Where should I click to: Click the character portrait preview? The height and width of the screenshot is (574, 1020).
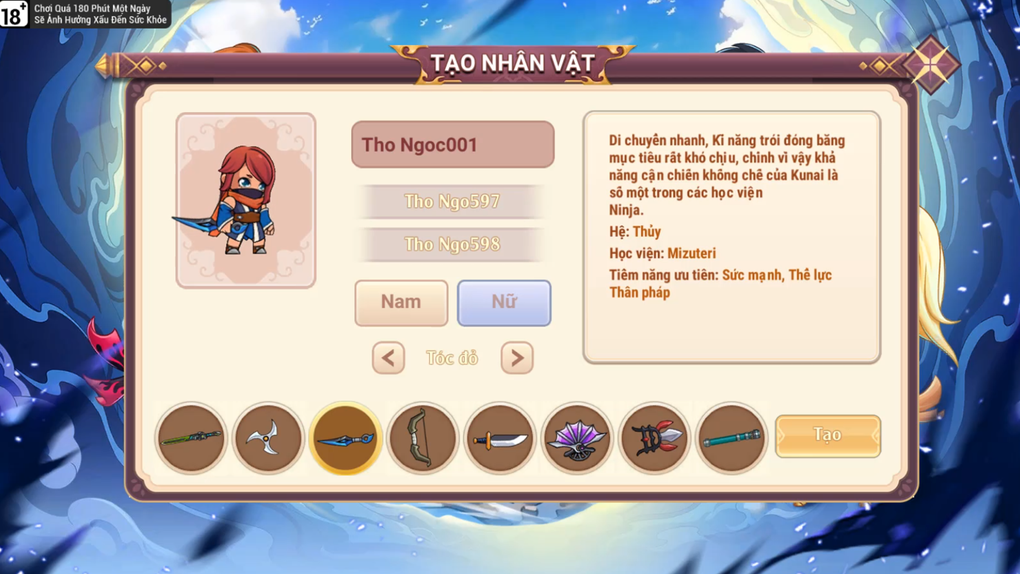click(x=246, y=200)
